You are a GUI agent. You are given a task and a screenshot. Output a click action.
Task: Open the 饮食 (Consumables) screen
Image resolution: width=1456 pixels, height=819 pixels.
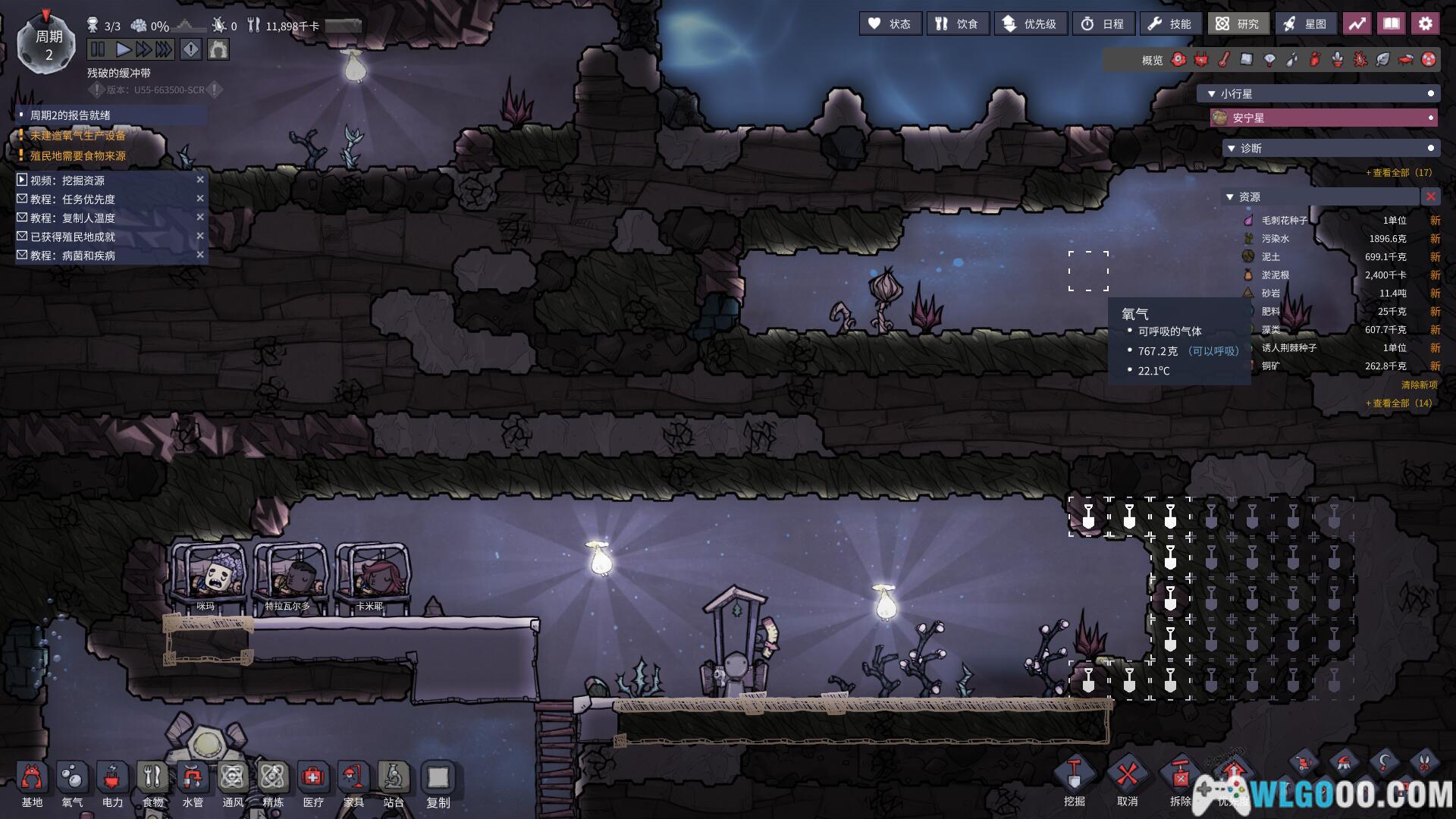[957, 24]
